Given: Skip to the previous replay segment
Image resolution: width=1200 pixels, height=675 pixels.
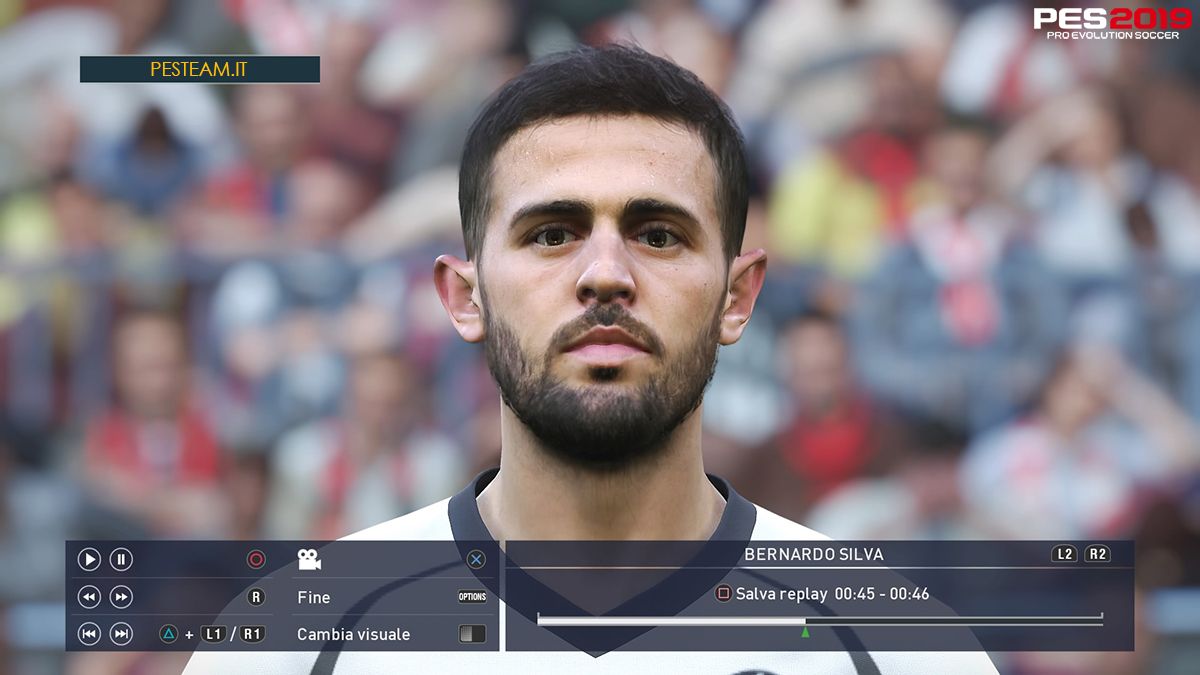Looking at the screenshot, I should click(89, 634).
